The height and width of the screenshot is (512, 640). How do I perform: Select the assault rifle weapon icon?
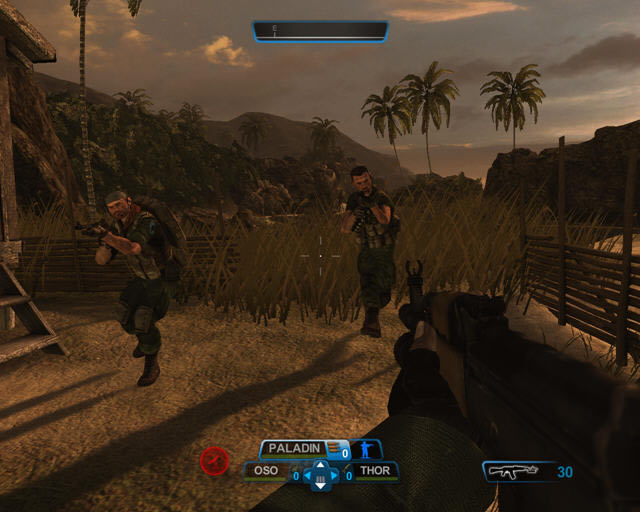(512, 471)
